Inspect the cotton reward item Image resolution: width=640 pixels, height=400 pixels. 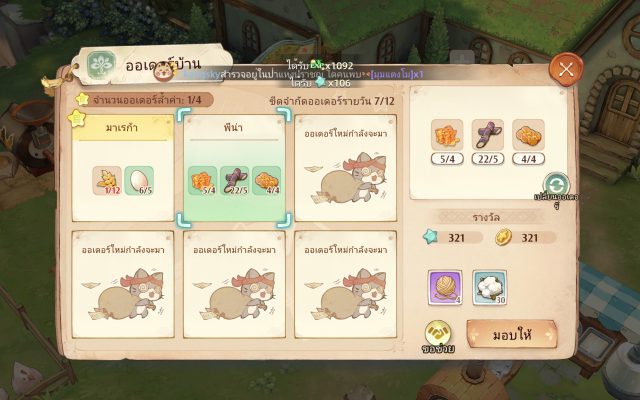coord(489,287)
